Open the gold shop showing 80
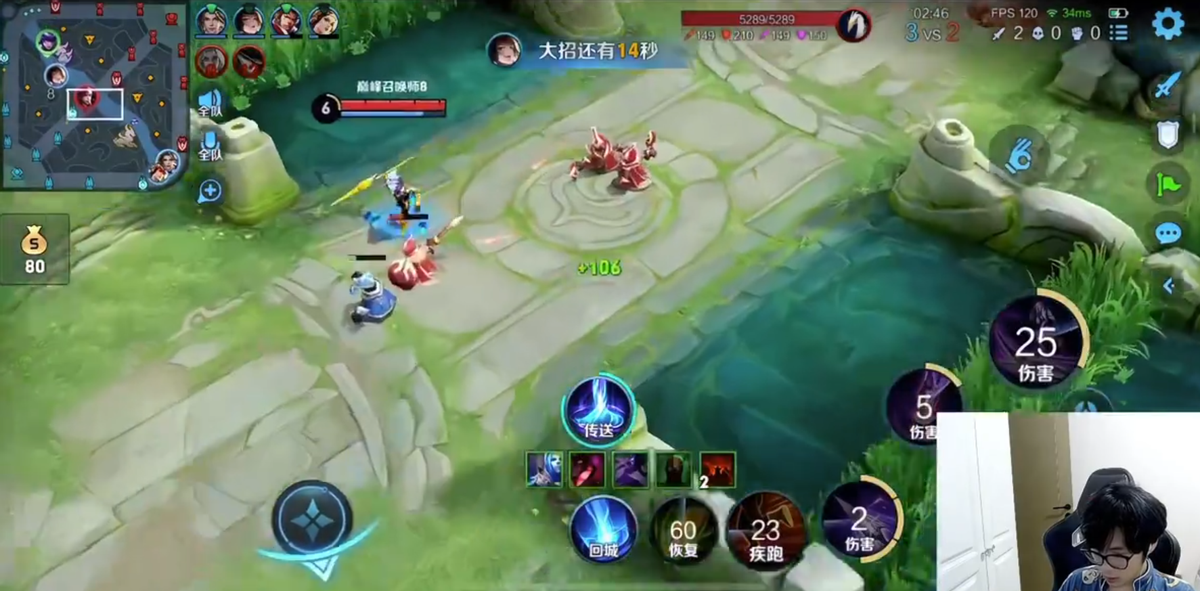 click(35, 249)
